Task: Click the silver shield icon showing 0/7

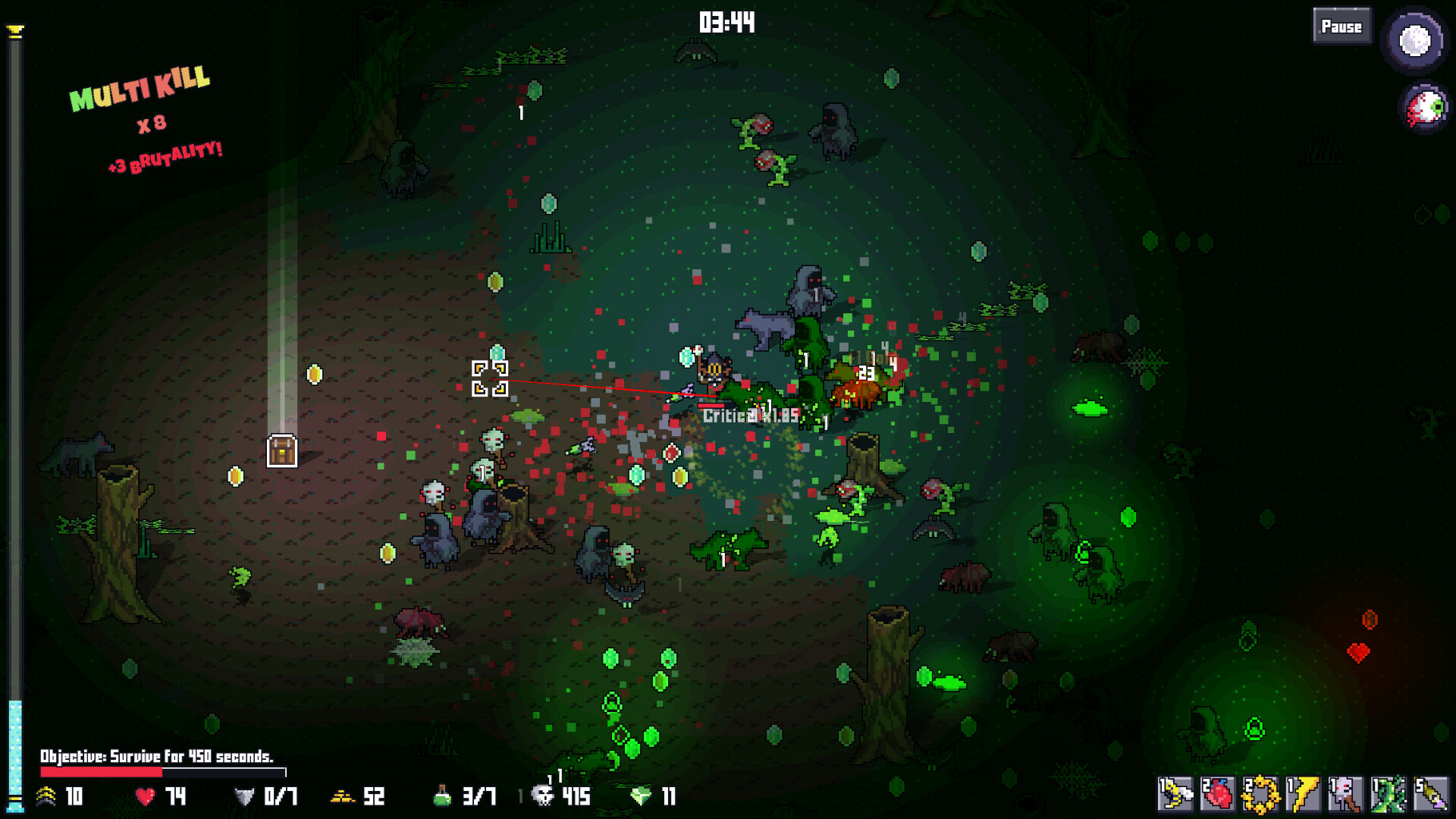Action: click(x=246, y=797)
